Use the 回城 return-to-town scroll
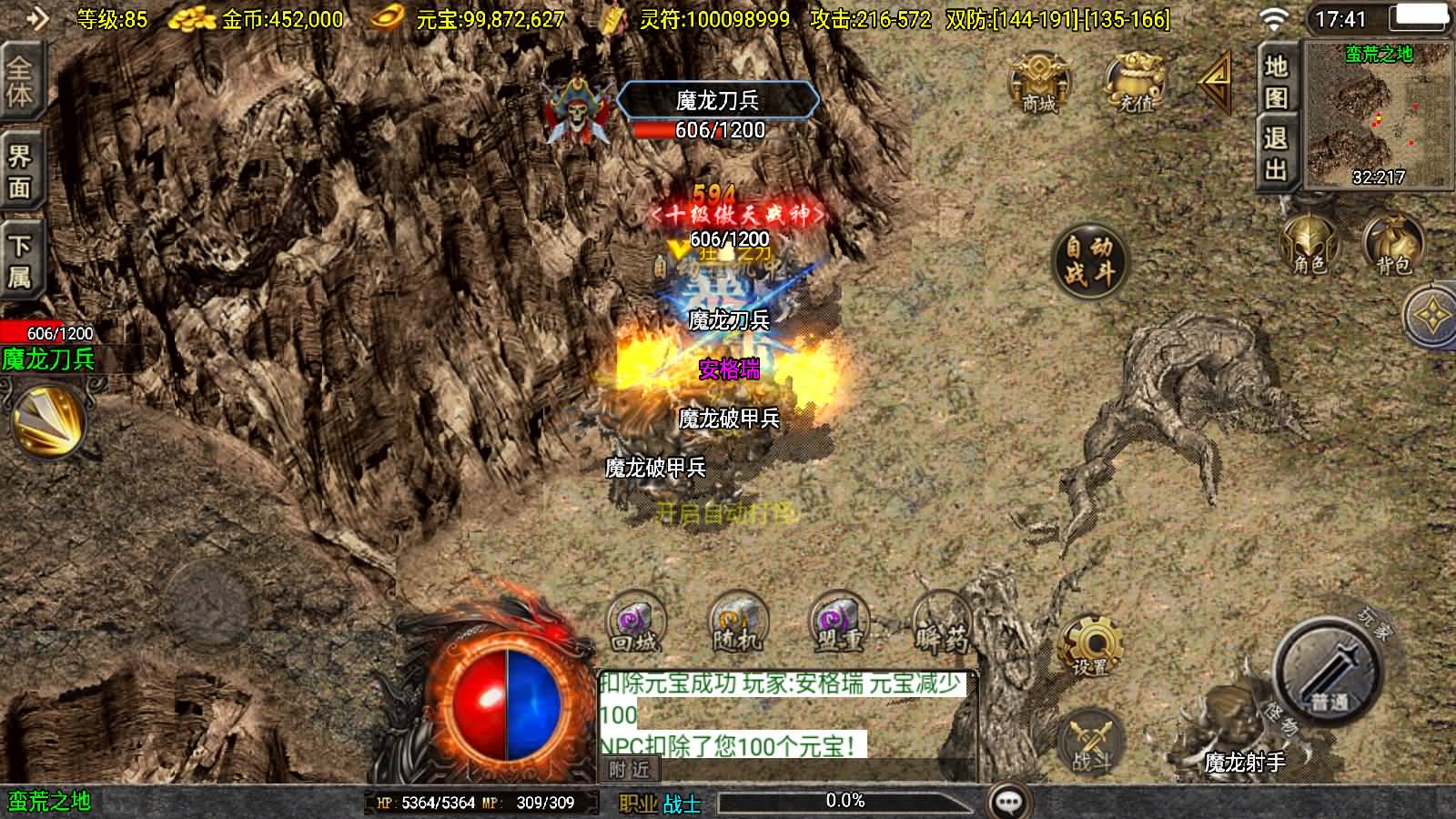The image size is (1456, 819). tap(635, 623)
